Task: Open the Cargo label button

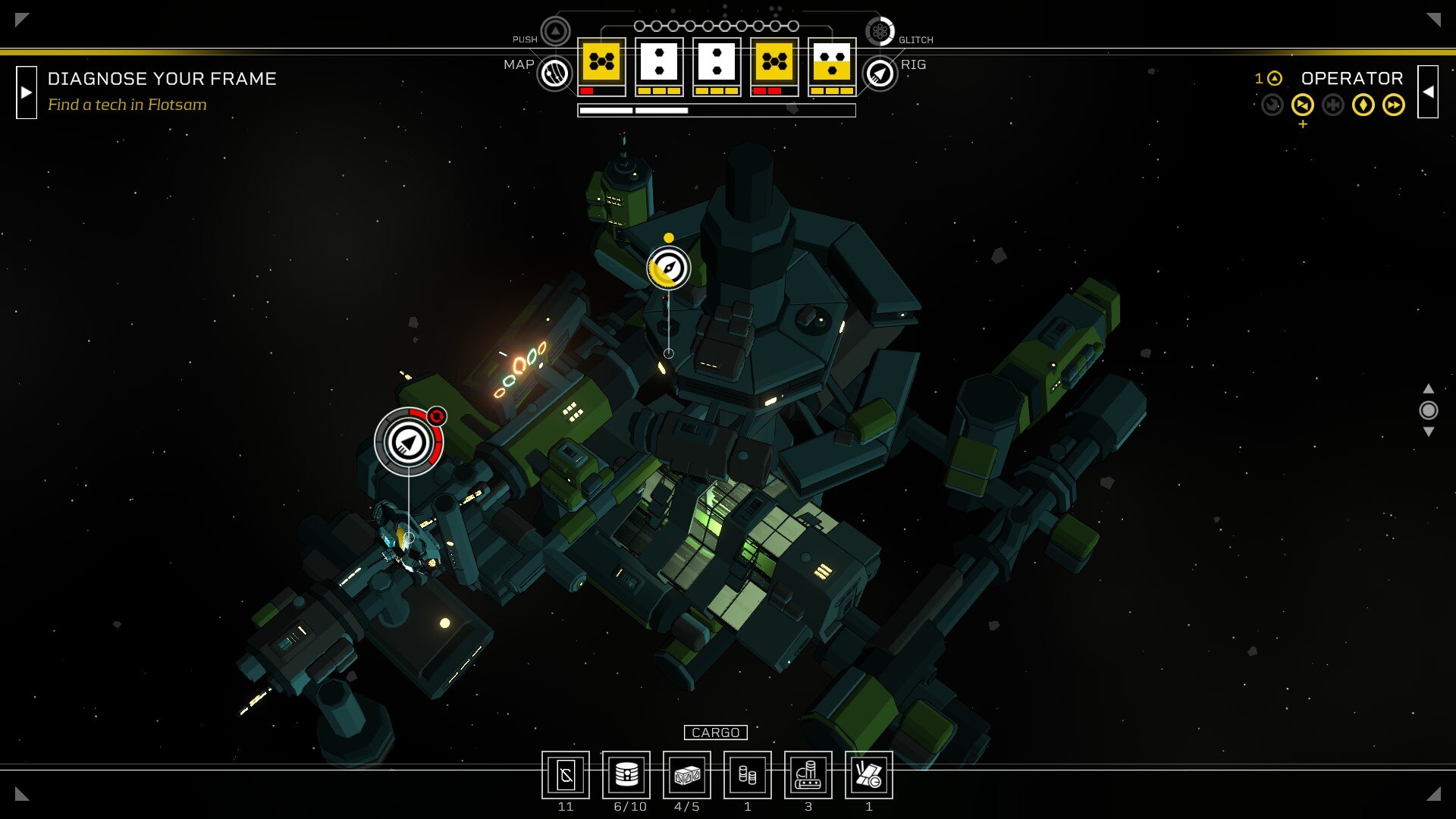Action: click(x=715, y=733)
